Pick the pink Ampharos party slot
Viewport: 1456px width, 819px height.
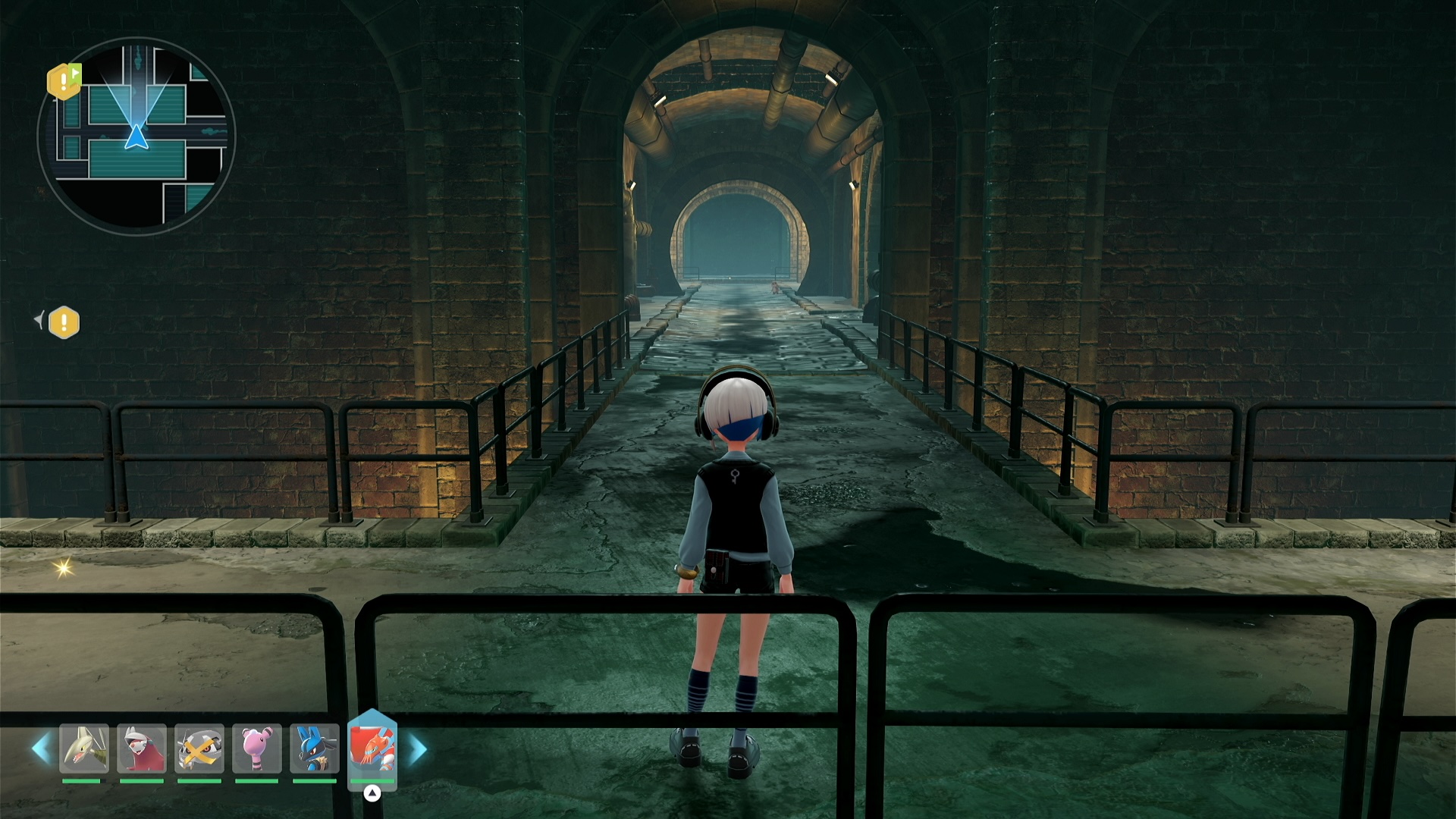pyautogui.click(x=257, y=748)
